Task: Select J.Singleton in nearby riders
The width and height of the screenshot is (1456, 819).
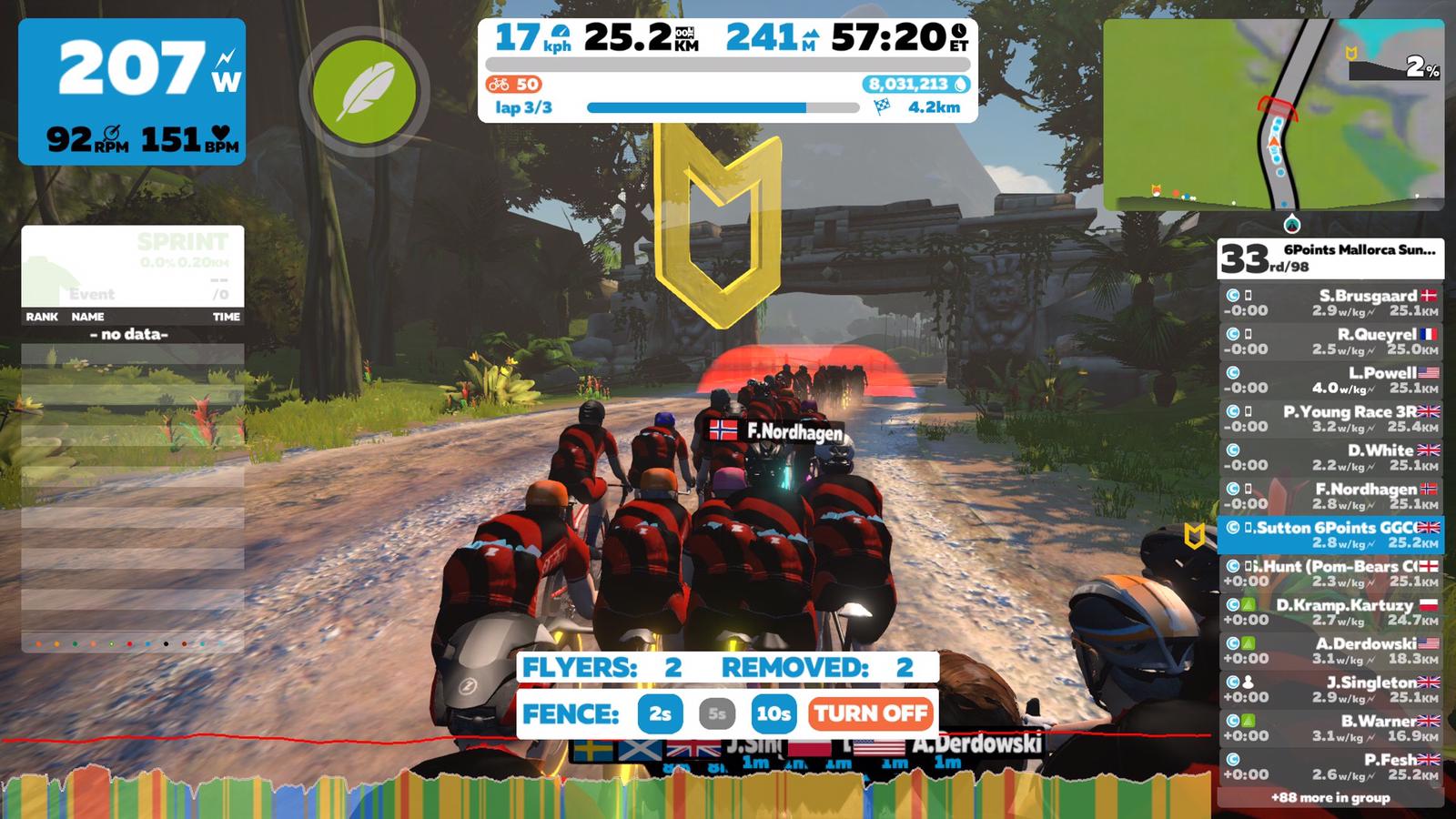Action: 1330,690
